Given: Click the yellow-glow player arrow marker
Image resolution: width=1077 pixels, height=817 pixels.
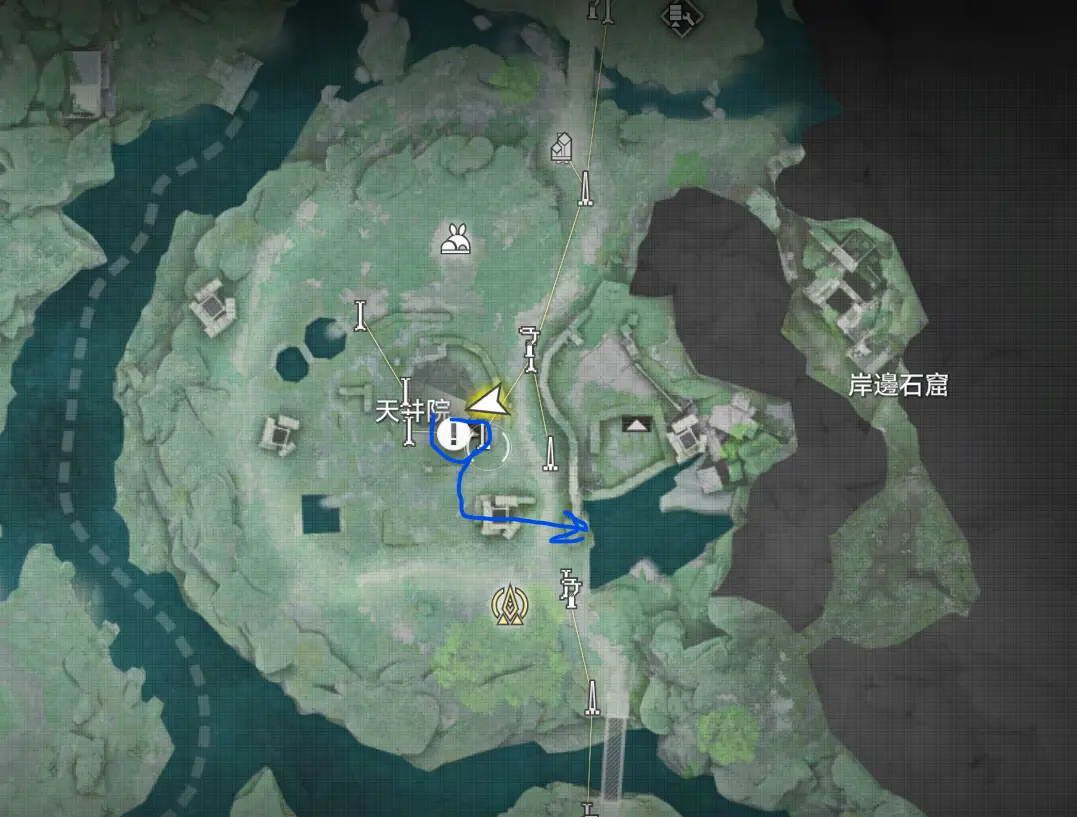Looking at the screenshot, I should coord(489,403).
